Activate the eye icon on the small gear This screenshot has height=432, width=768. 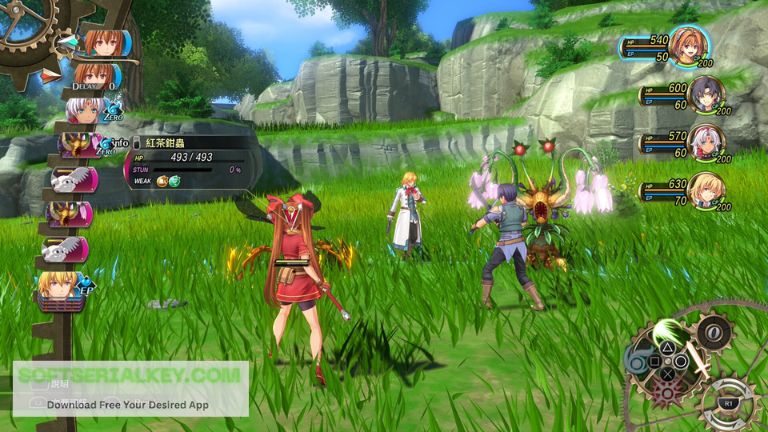click(x=712, y=331)
